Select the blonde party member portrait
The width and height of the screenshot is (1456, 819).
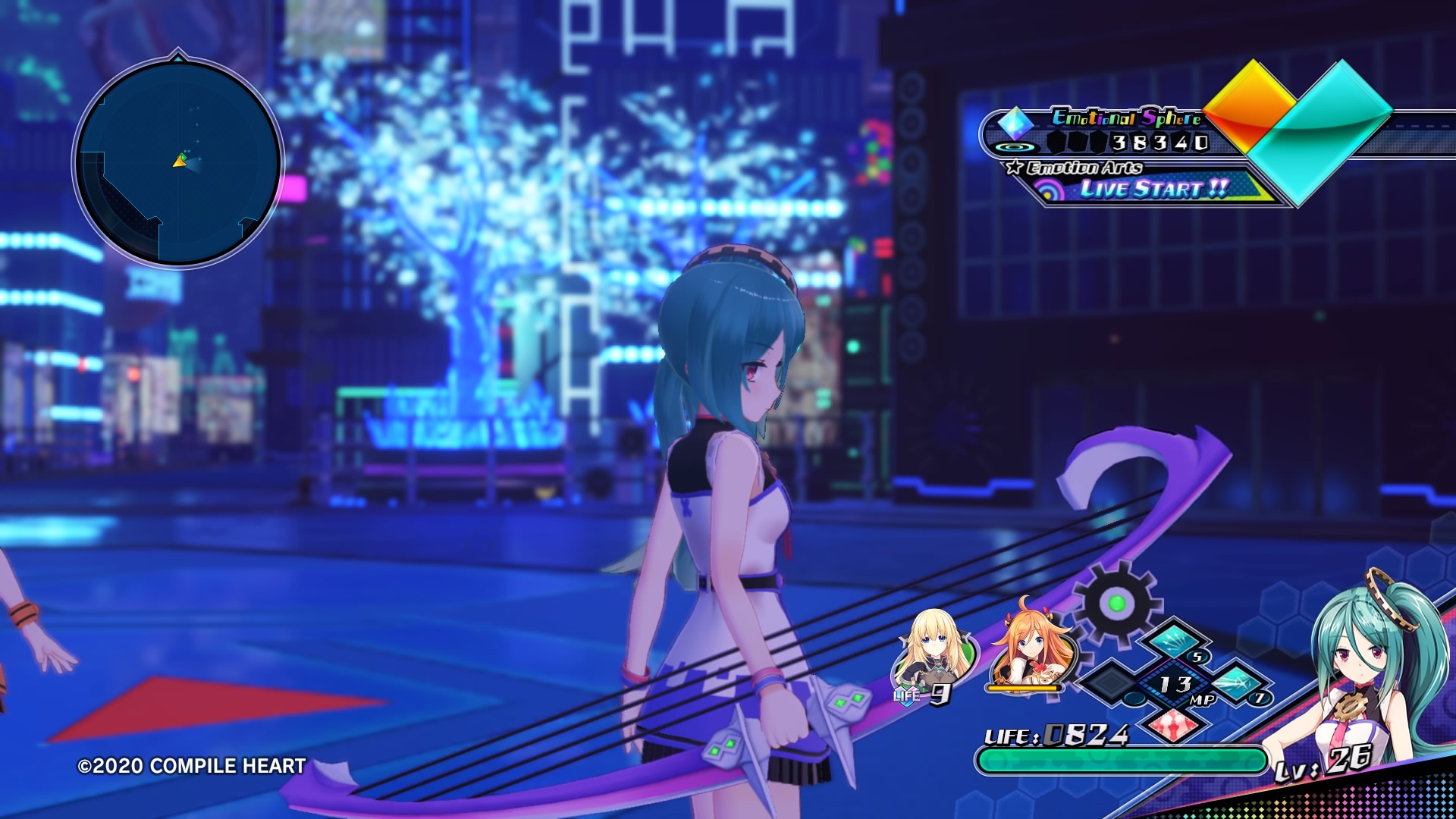coord(933,652)
